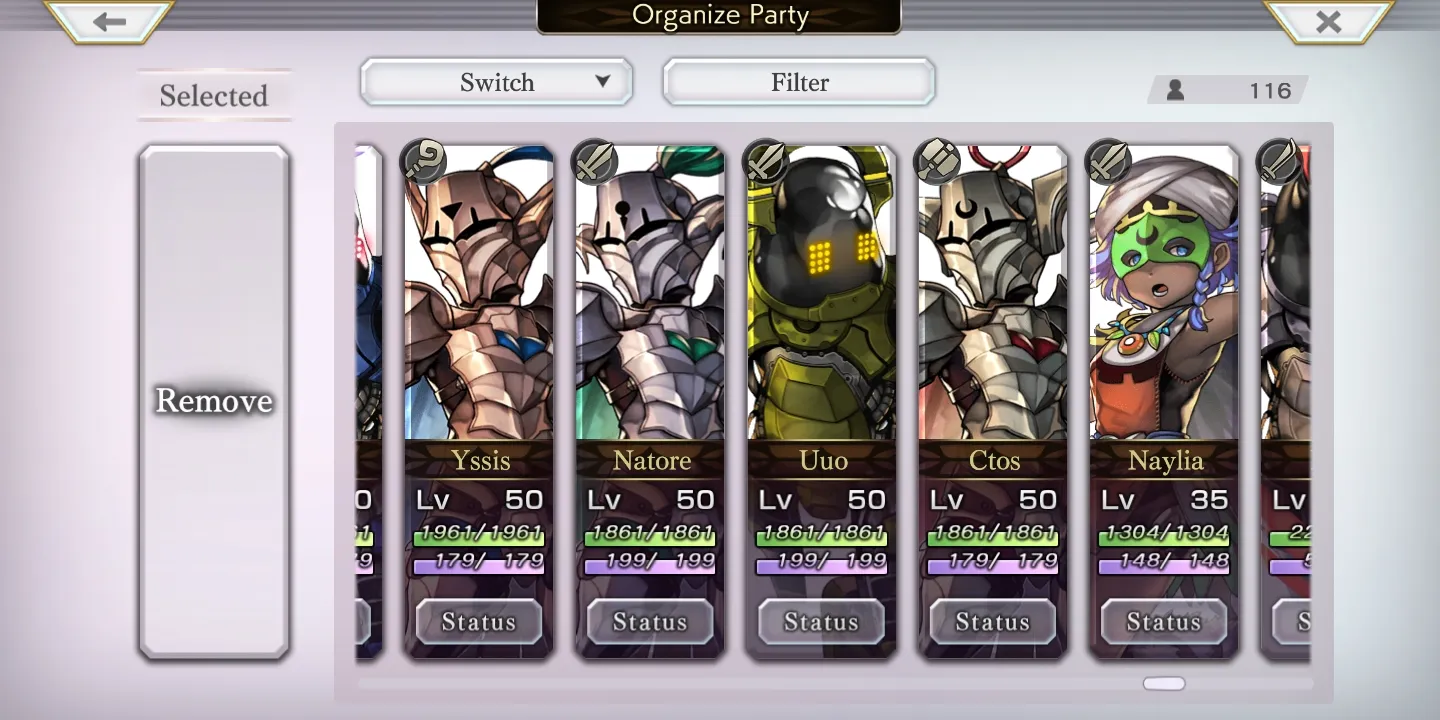Open Status for Natore

650,622
